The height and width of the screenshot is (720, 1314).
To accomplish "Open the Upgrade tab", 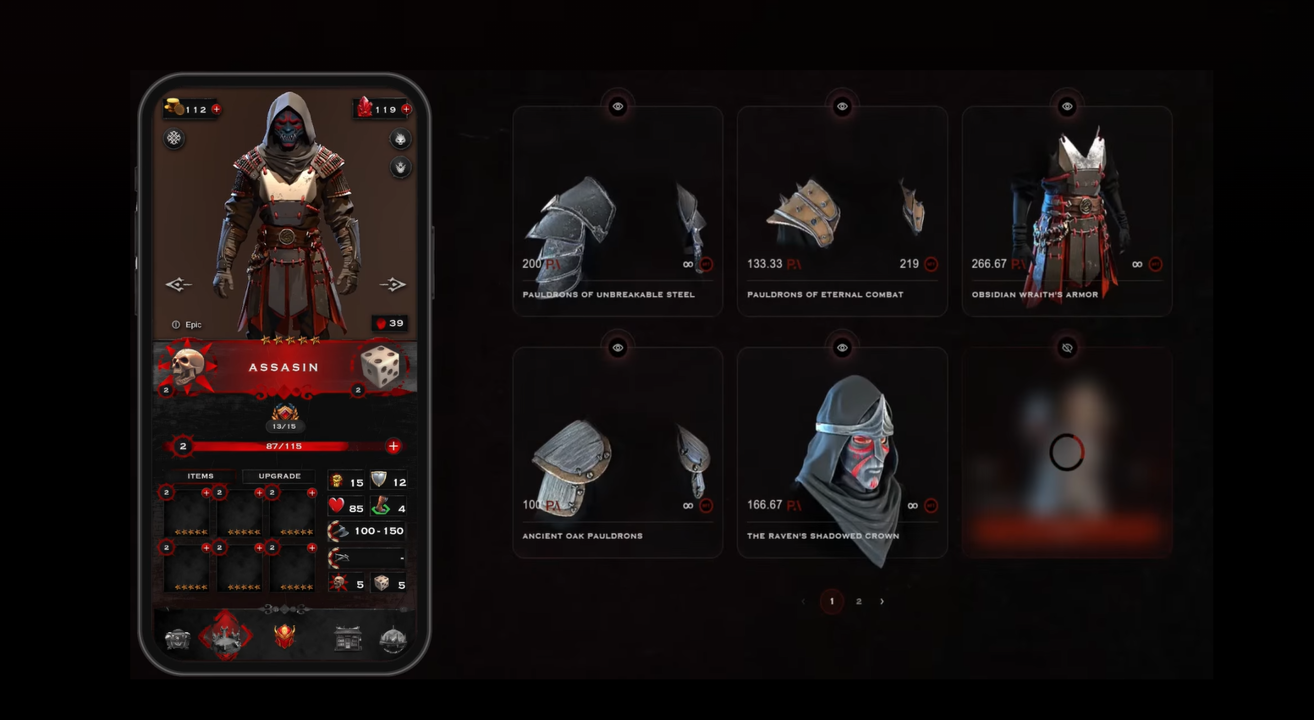I will [x=279, y=476].
